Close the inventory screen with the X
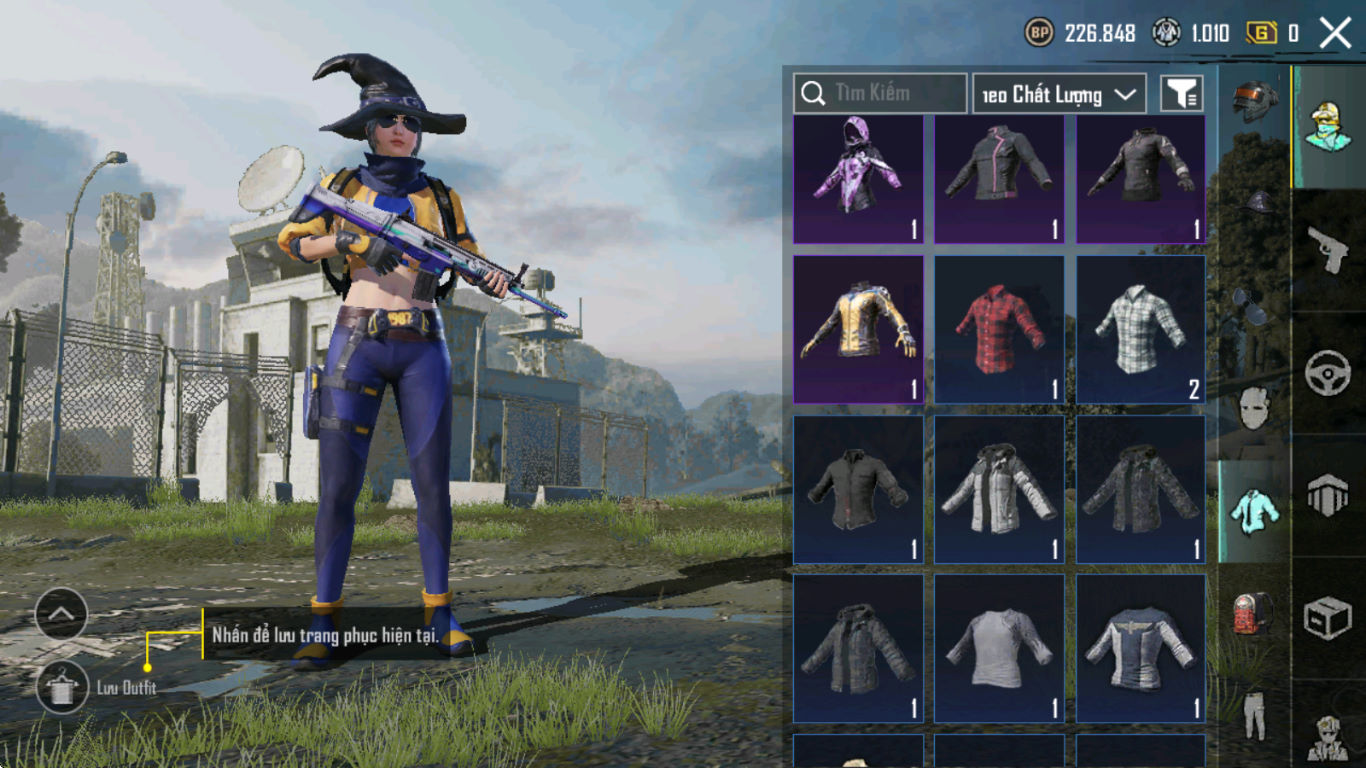Image resolution: width=1366 pixels, height=768 pixels. (x=1335, y=33)
